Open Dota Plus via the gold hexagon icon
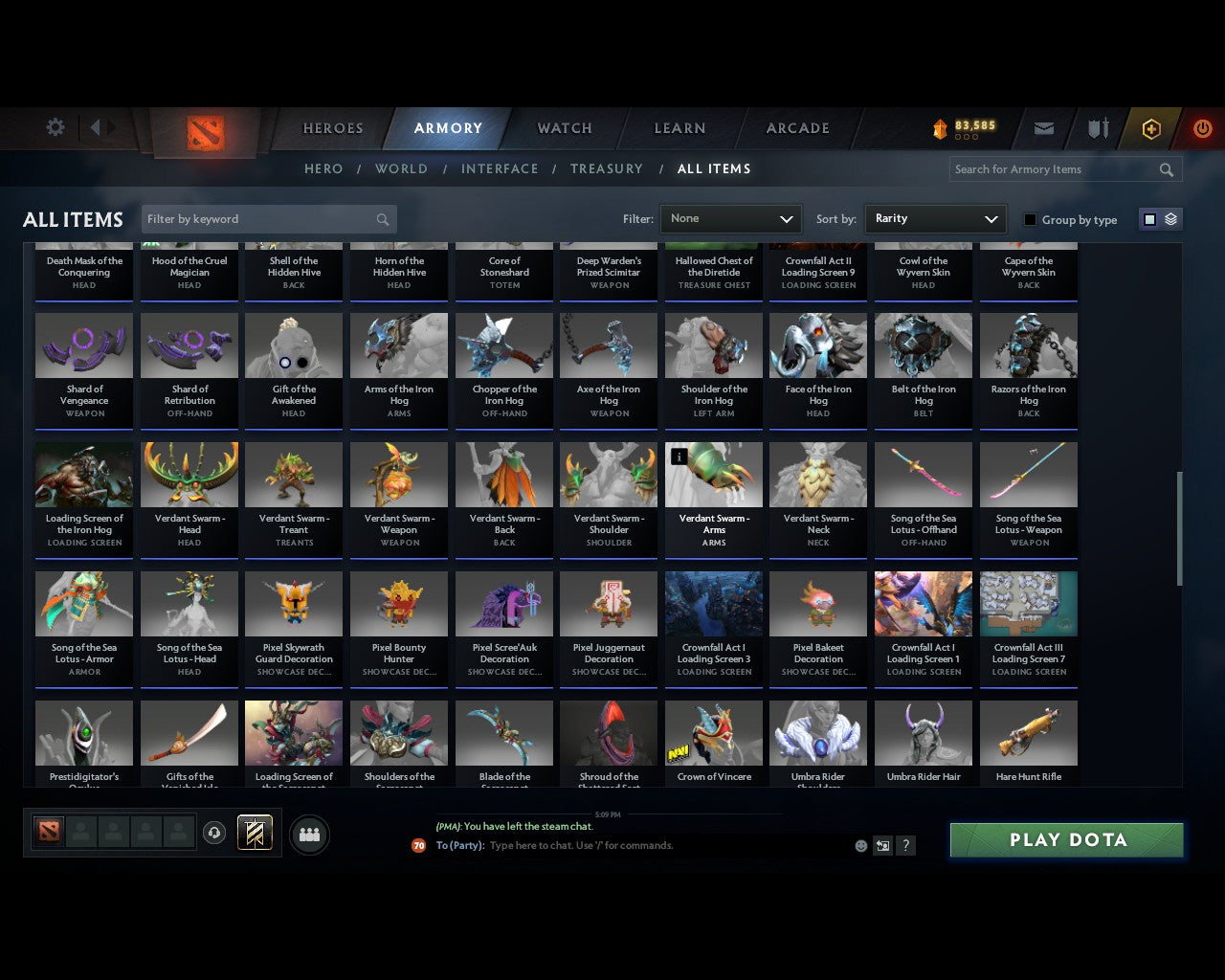 click(1151, 127)
